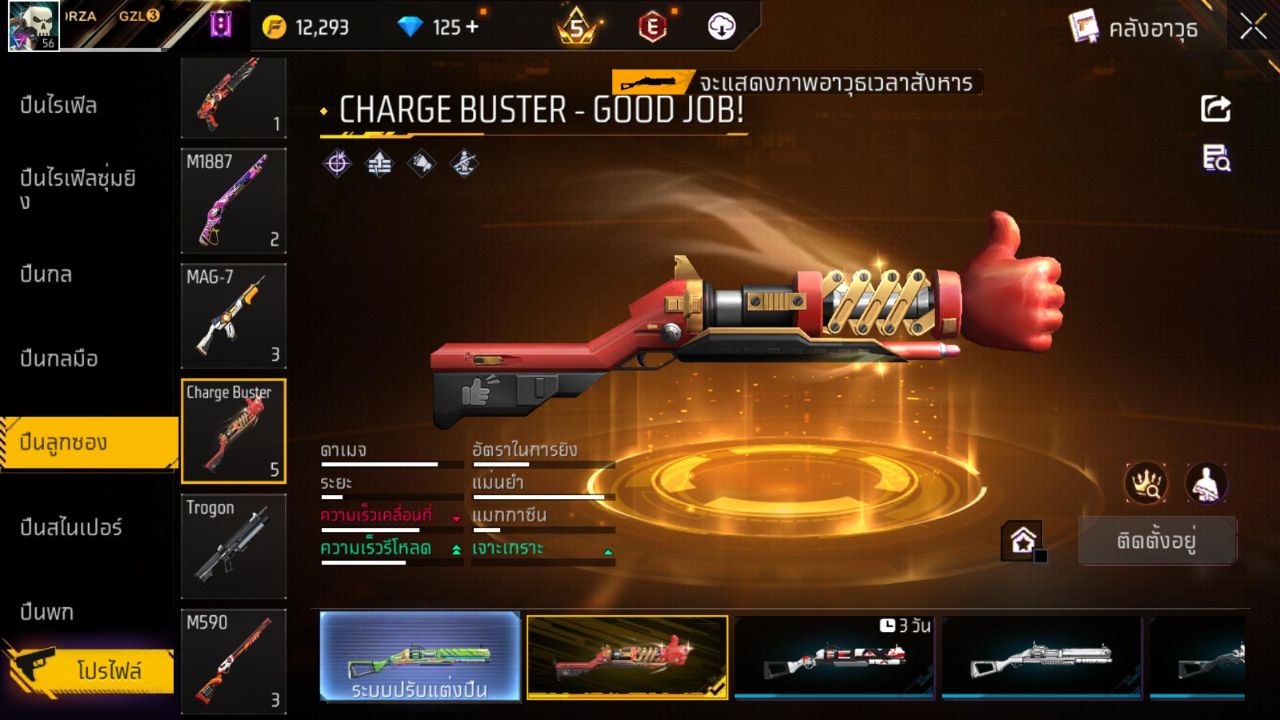Select the Trogon weapon thumbnail
The height and width of the screenshot is (720, 1280).
(233, 545)
